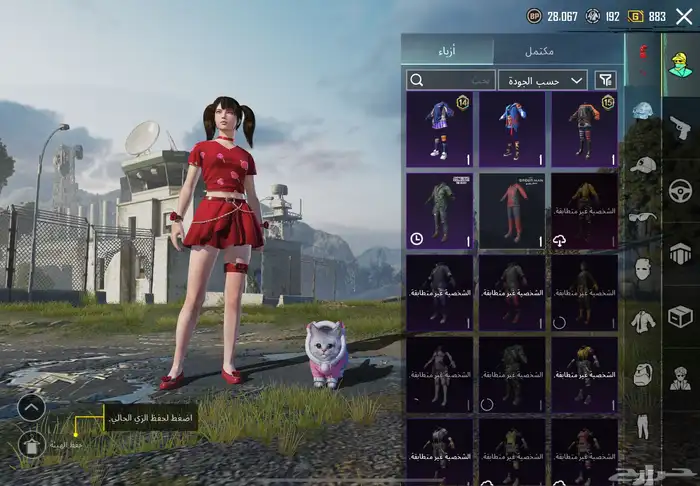Switch to the أزياء (Outfits) tab
The width and height of the screenshot is (700, 486).
click(x=447, y=51)
